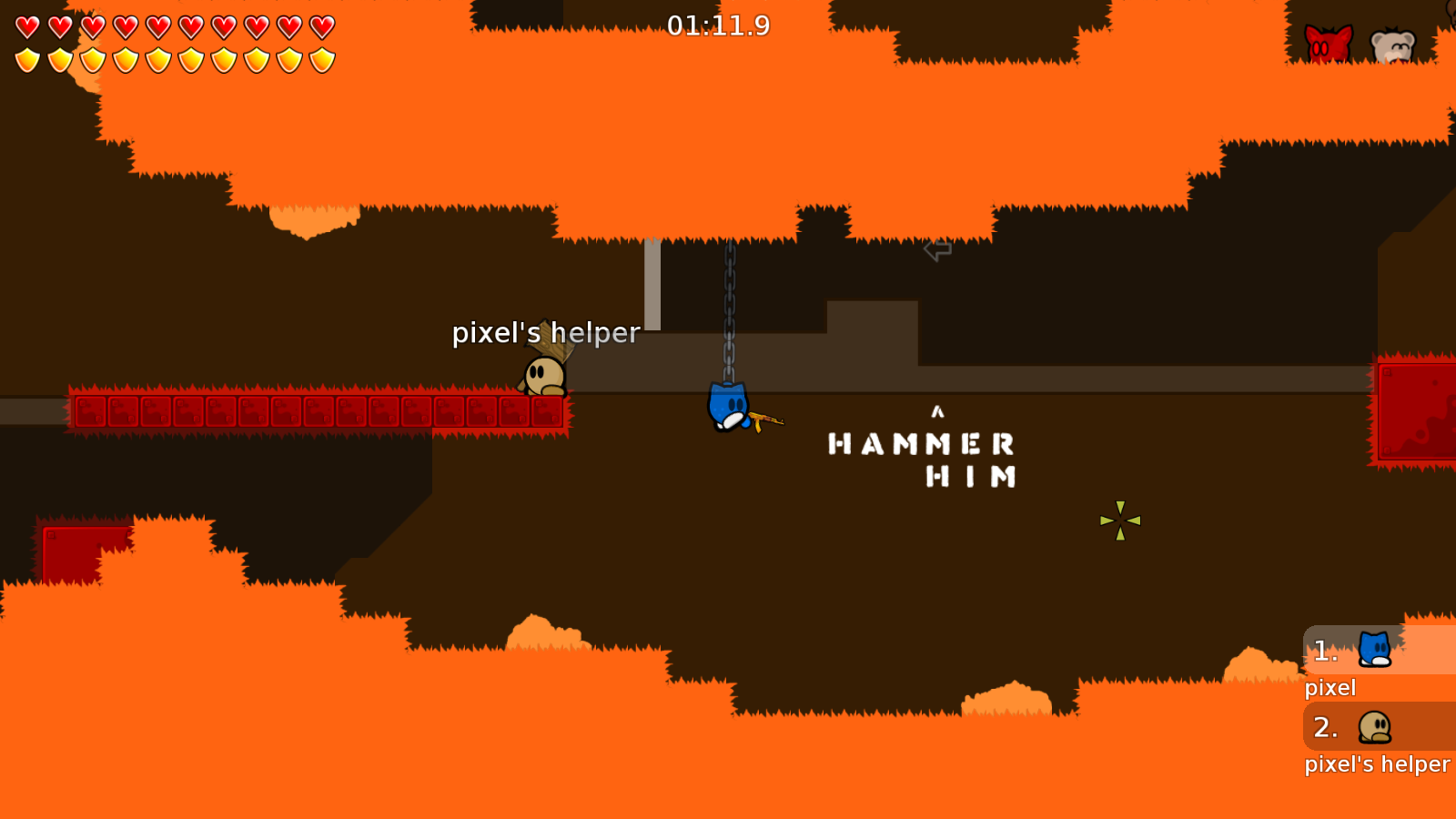Click the red devil tee icon
This screenshot has height=819, width=1456.
[1328, 45]
